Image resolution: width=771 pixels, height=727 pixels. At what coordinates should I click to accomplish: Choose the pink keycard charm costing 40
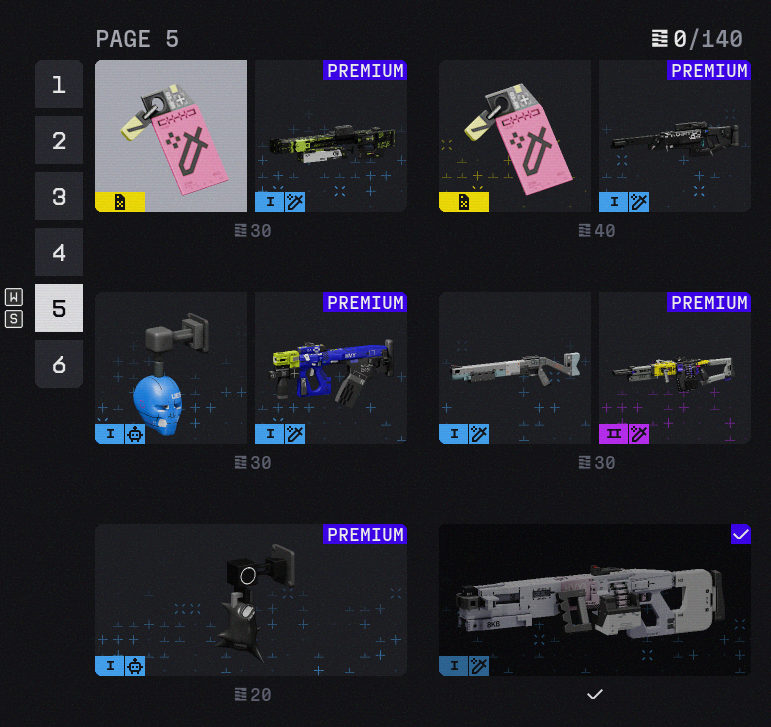click(x=515, y=136)
